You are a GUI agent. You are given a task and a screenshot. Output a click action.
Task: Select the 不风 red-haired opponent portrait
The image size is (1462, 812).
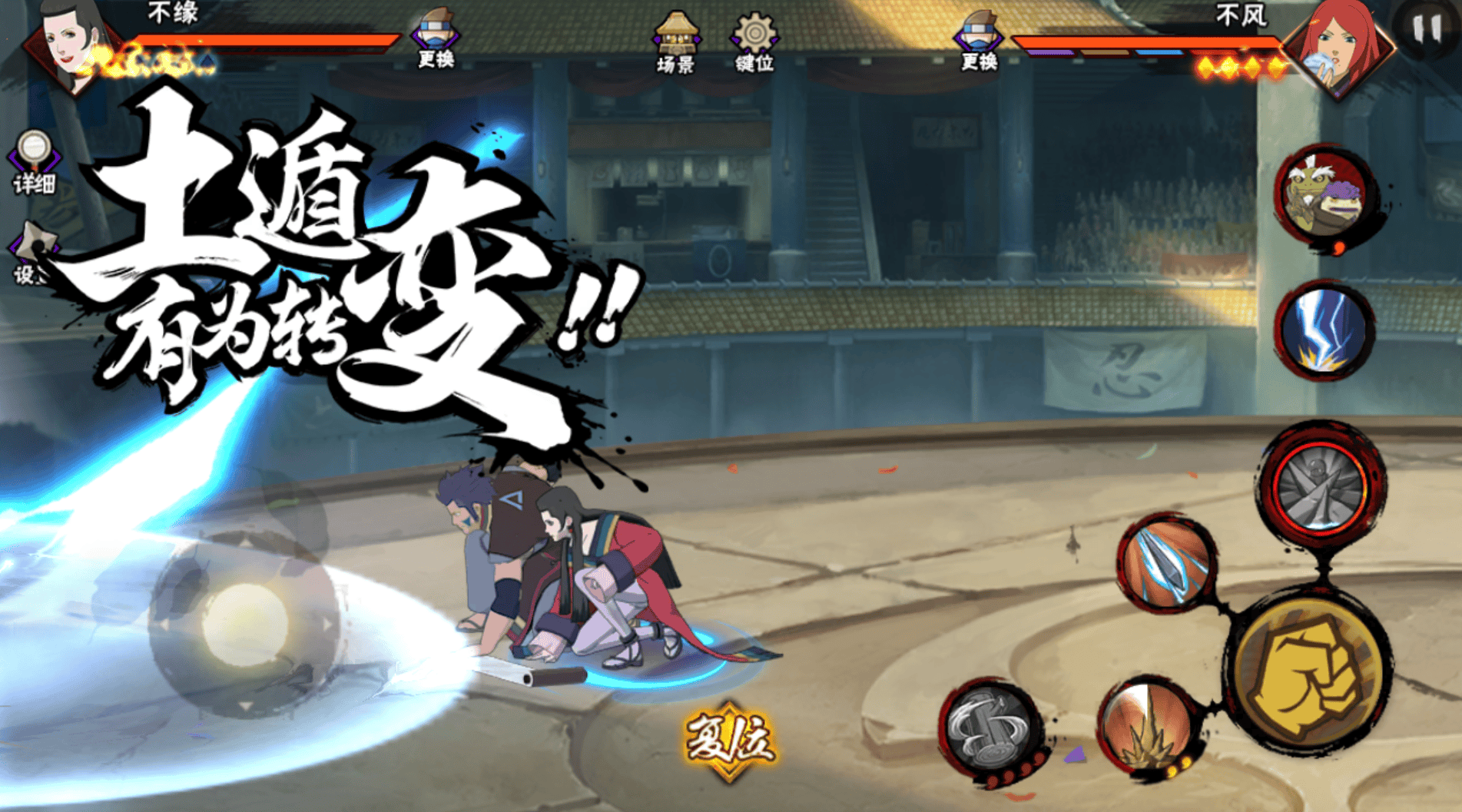[1341, 46]
